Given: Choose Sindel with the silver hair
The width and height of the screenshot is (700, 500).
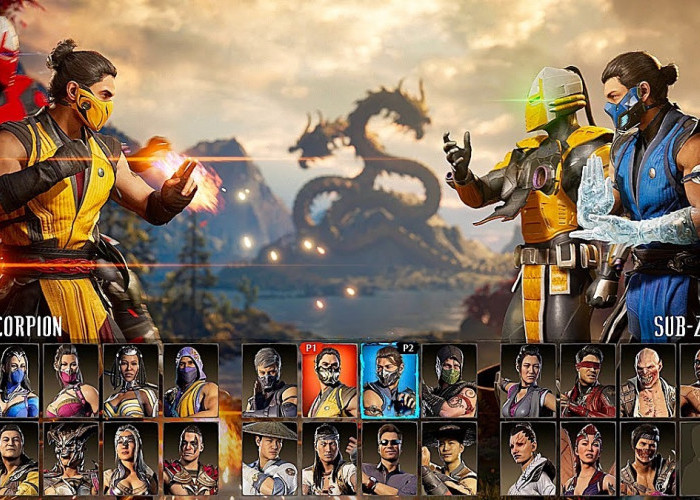Looking at the screenshot, I should point(131,459).
